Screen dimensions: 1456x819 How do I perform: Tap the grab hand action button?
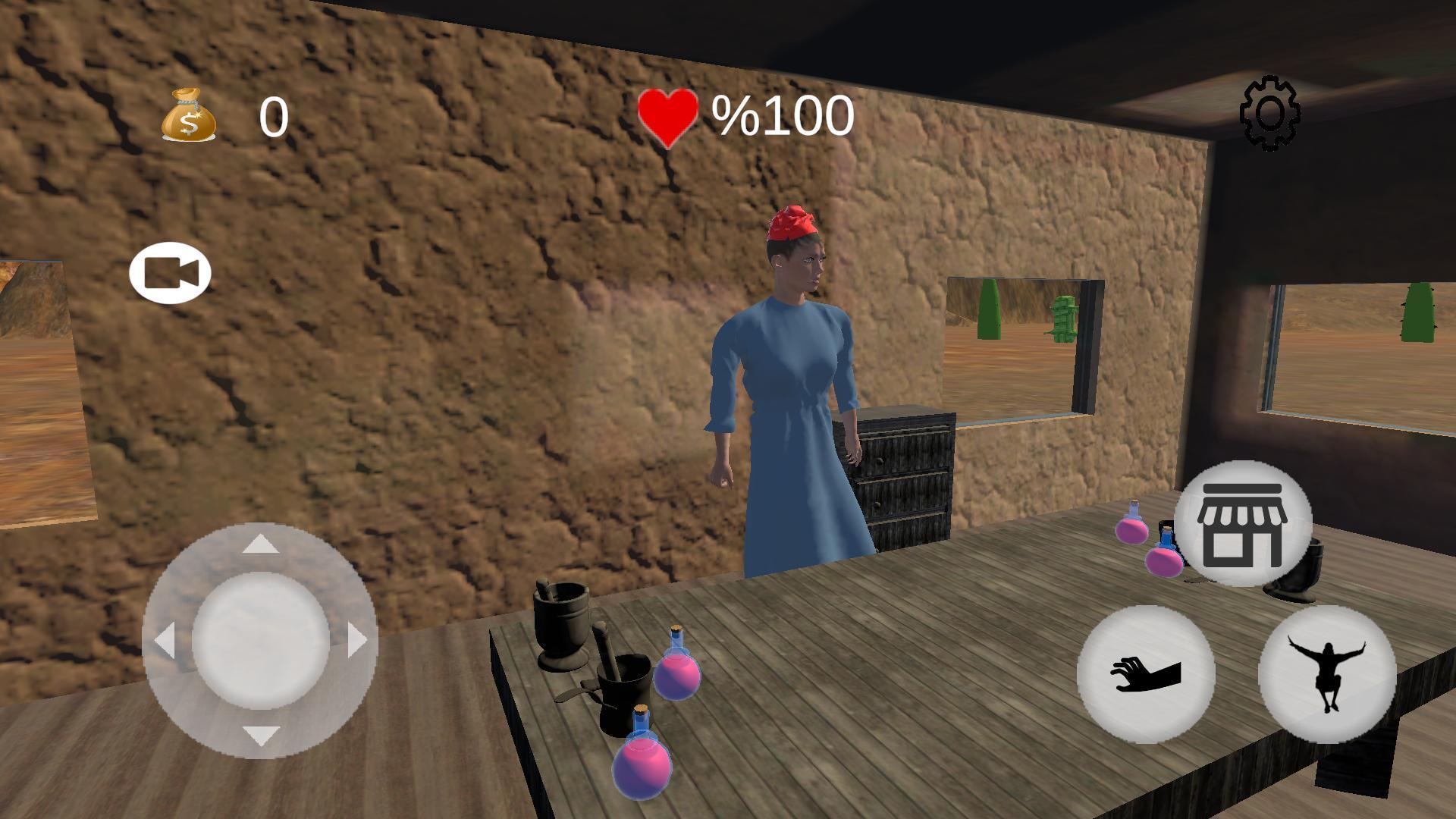[x=1145, y=673]
